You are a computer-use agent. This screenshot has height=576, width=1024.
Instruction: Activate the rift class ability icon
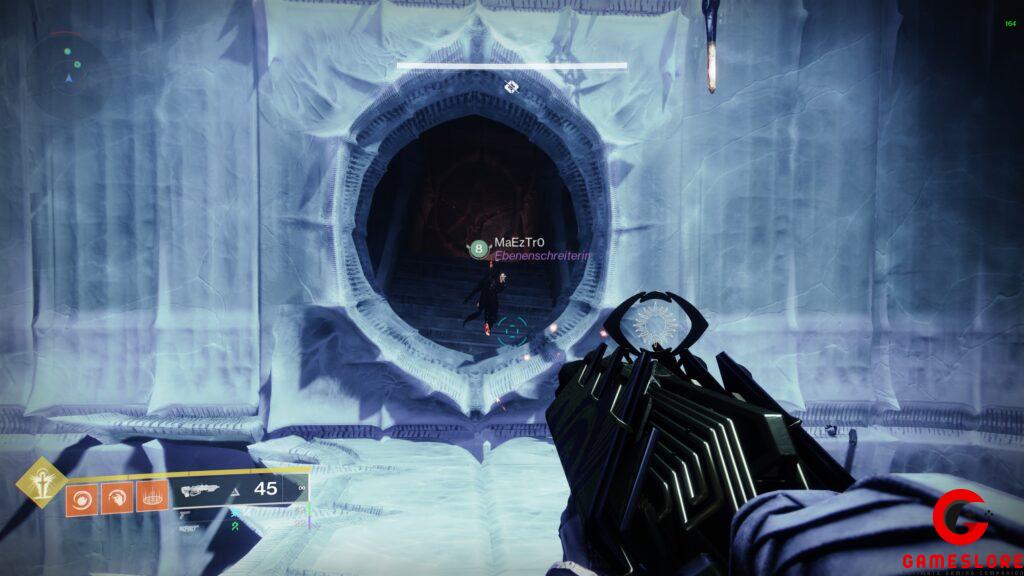(151, 497)
